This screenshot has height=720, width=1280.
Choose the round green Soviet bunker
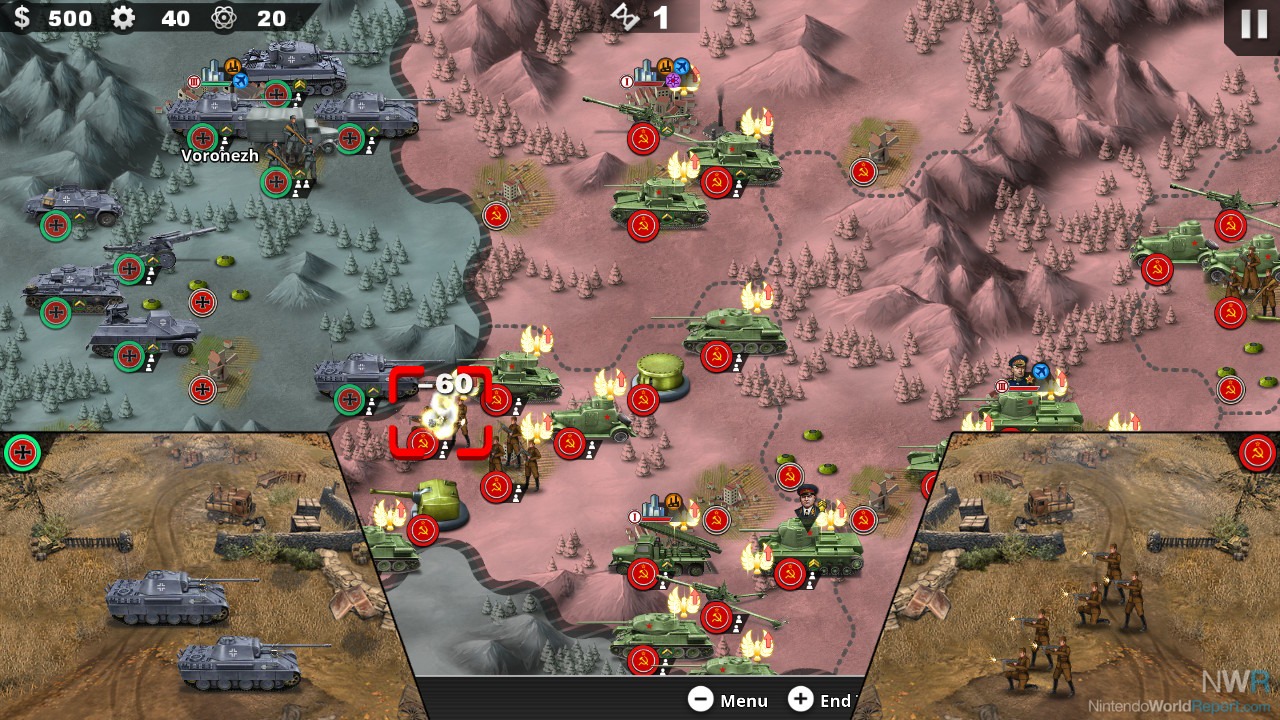coord(660,377)
